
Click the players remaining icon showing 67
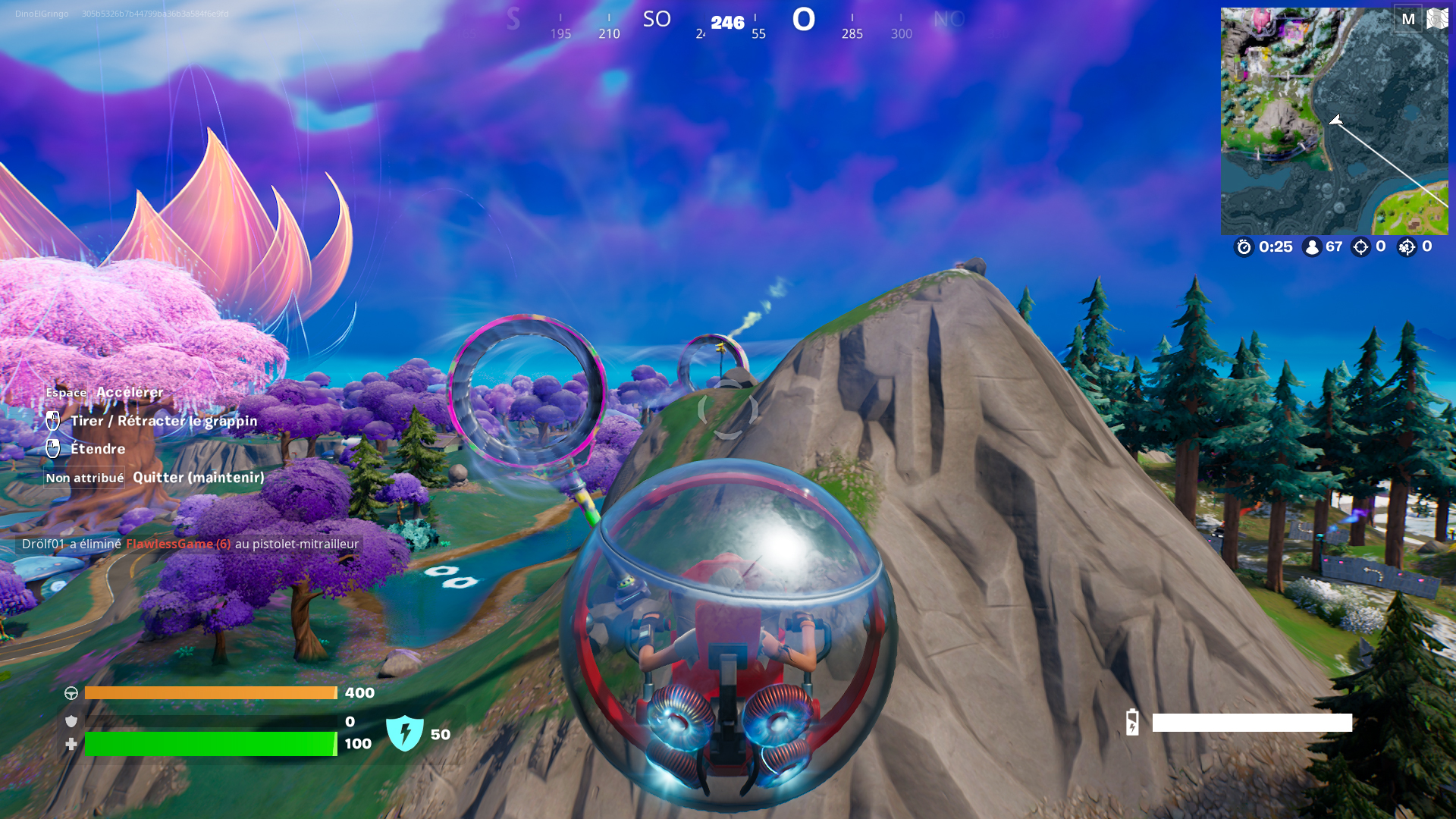pyautogui.click(x=1311, y=247)
